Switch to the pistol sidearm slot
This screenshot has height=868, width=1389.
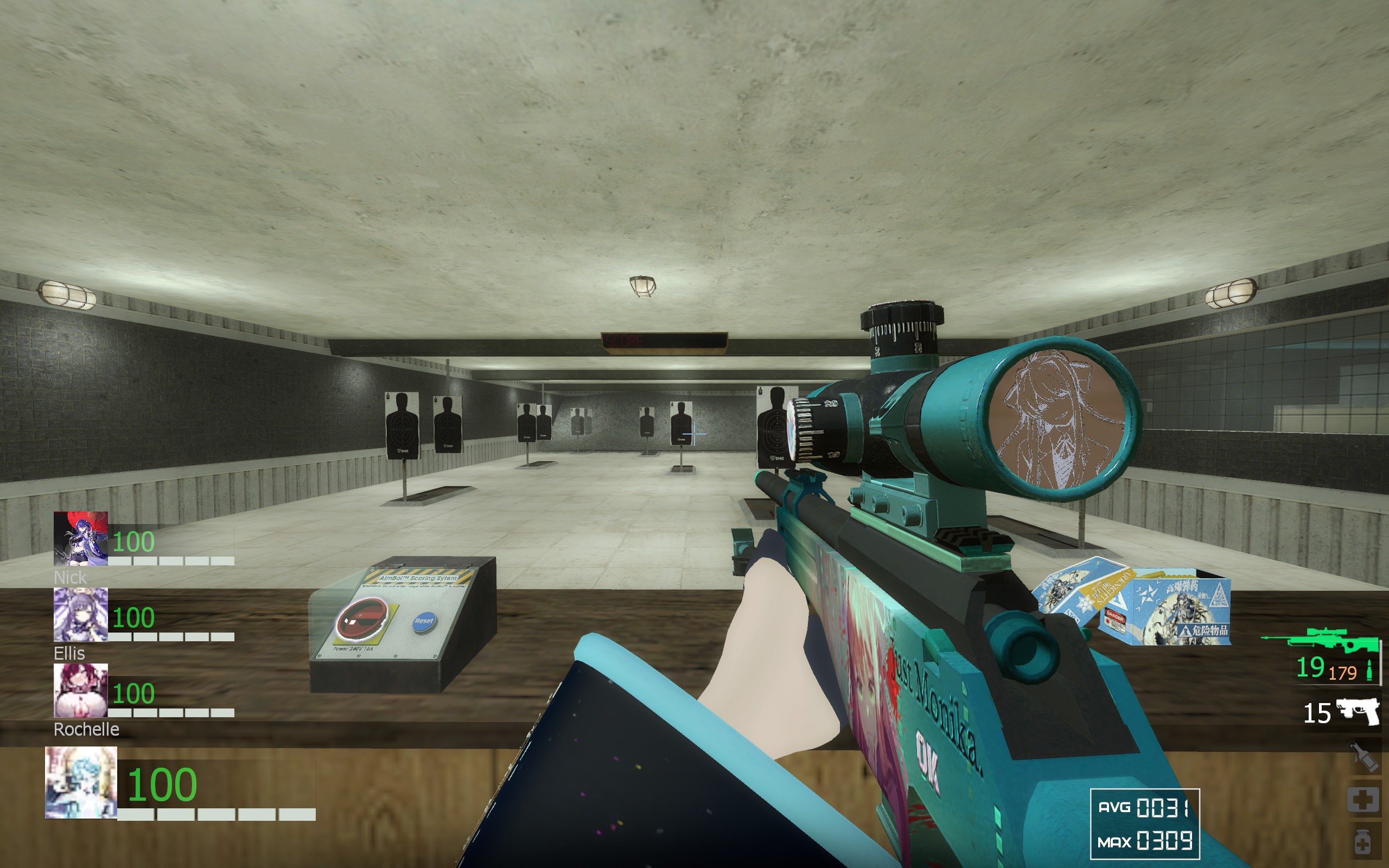tap(1358, 712)
